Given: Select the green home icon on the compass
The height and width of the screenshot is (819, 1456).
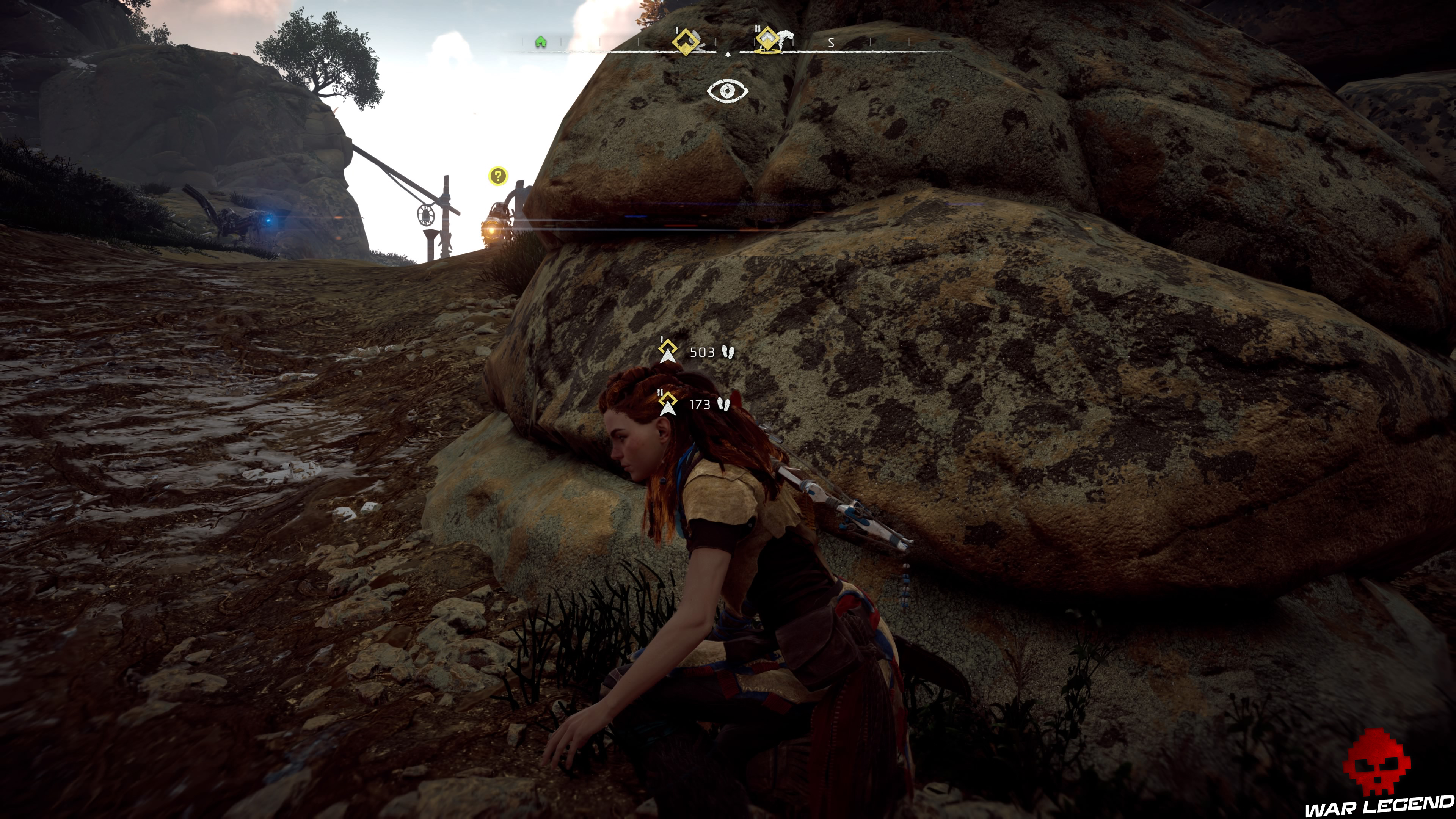Looking at the screenshot, I should (541, 42).
